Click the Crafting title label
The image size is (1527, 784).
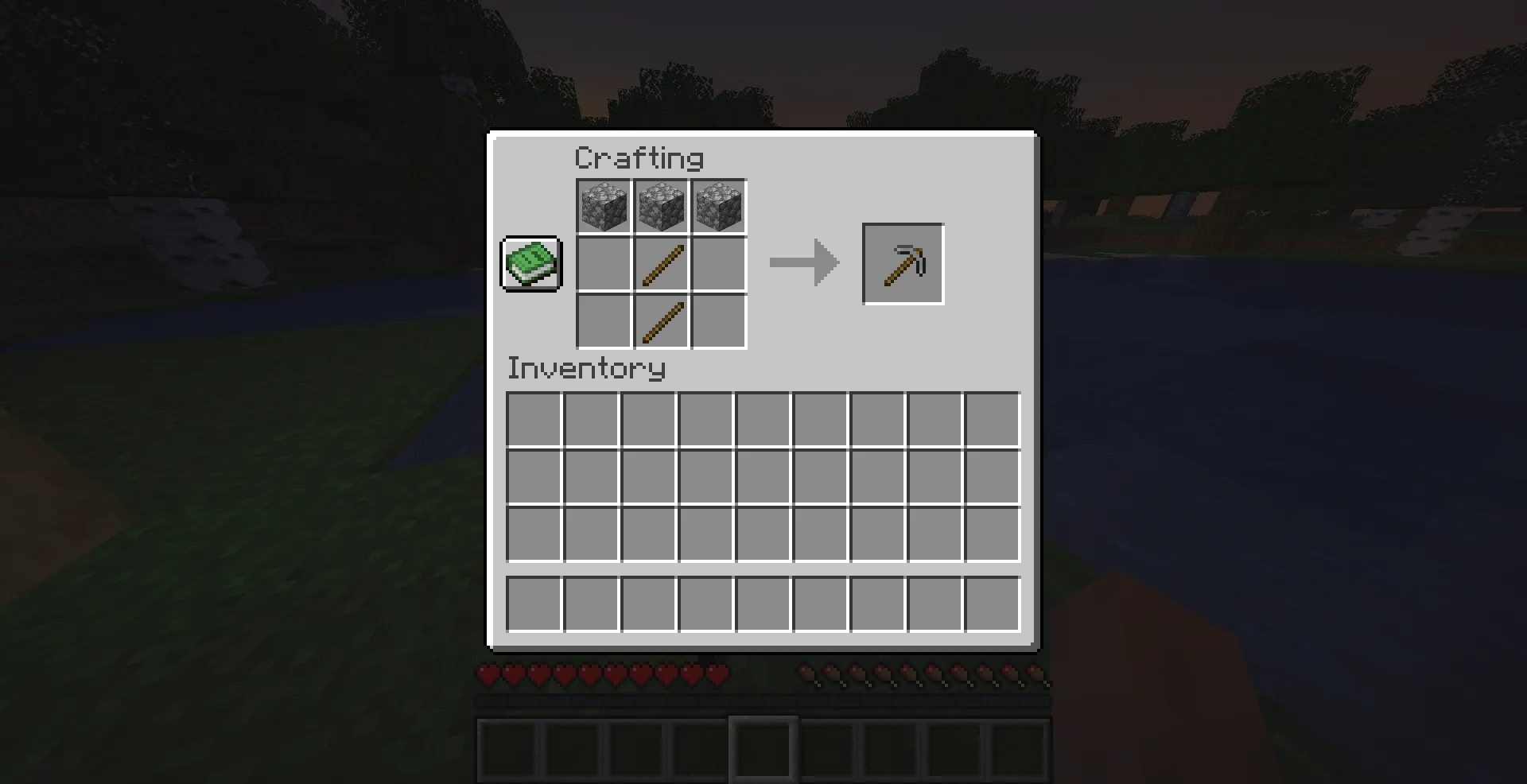[639, 157]
